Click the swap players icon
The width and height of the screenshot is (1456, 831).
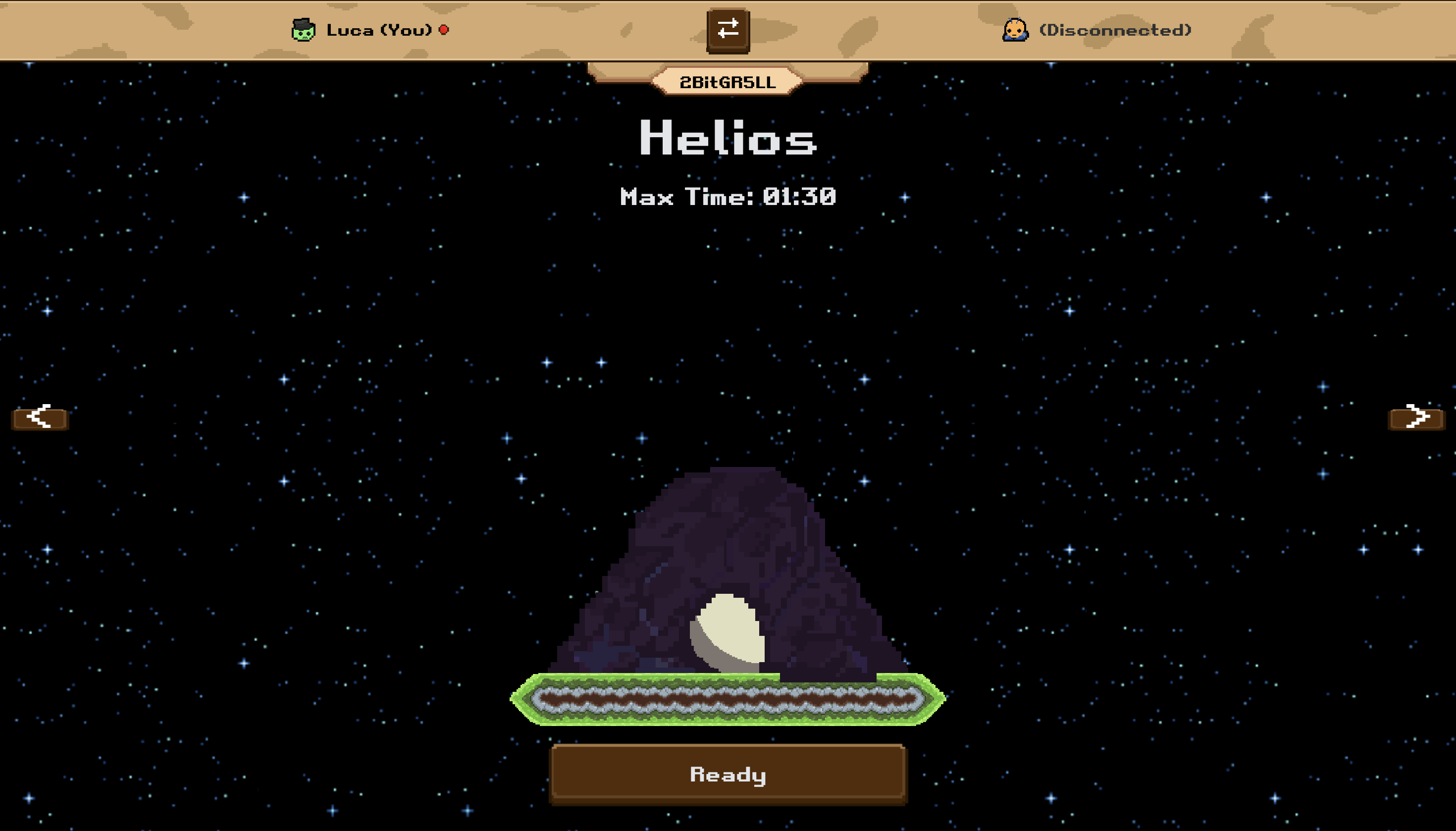(x=727, y=31)
